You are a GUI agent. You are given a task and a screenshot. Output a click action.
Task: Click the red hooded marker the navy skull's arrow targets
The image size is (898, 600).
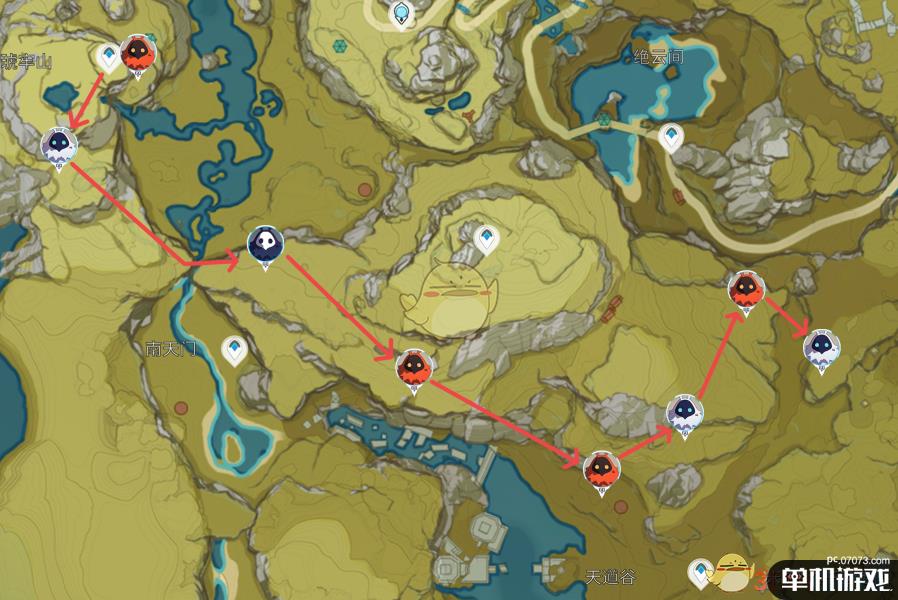412,368
